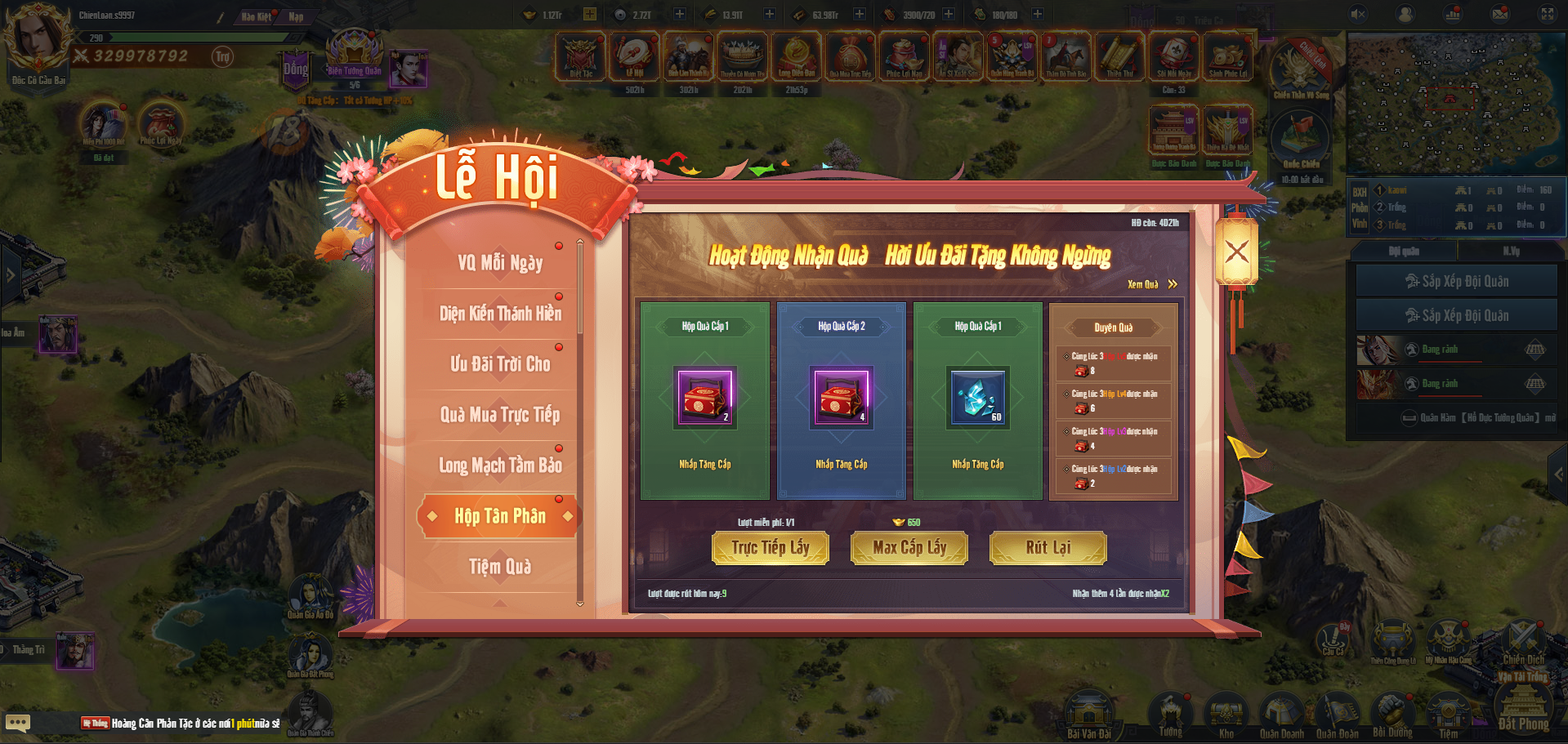Screen dimensions: 1568x744
Task: Go to the Tiệm Quà tab
Action: click(499, 567)
